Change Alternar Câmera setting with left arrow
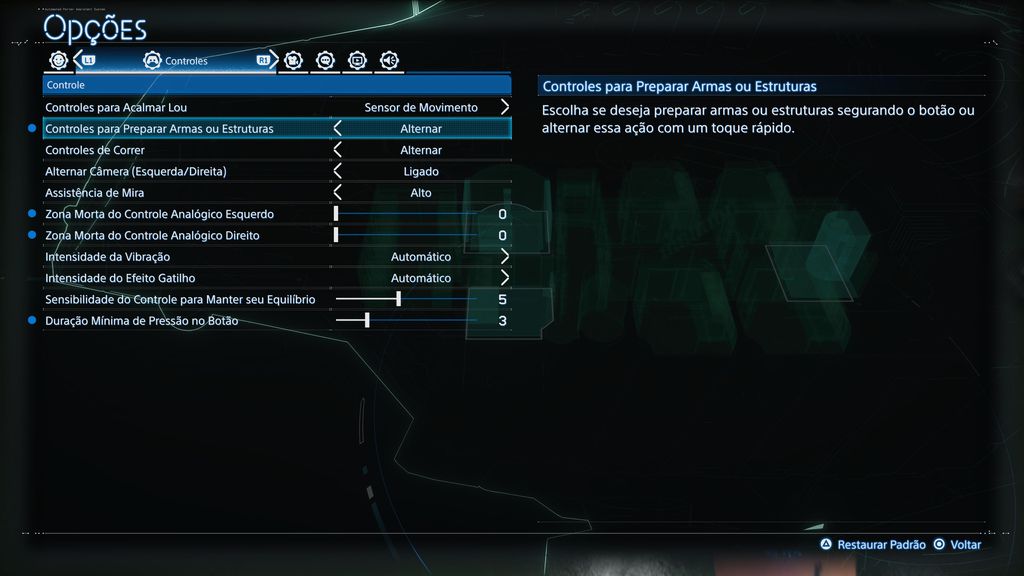The height and width of the screenshot is (576, 1024). [337, 171]
